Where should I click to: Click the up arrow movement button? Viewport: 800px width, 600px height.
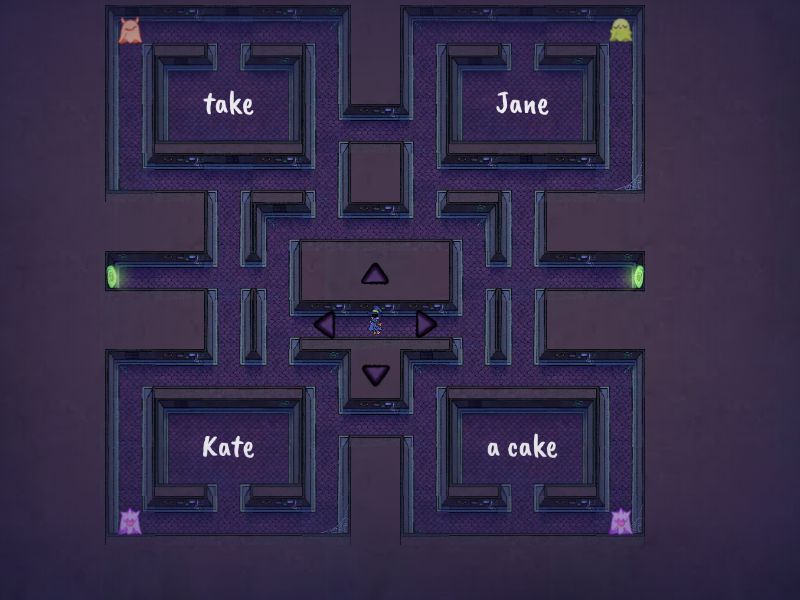click(375, 274)
